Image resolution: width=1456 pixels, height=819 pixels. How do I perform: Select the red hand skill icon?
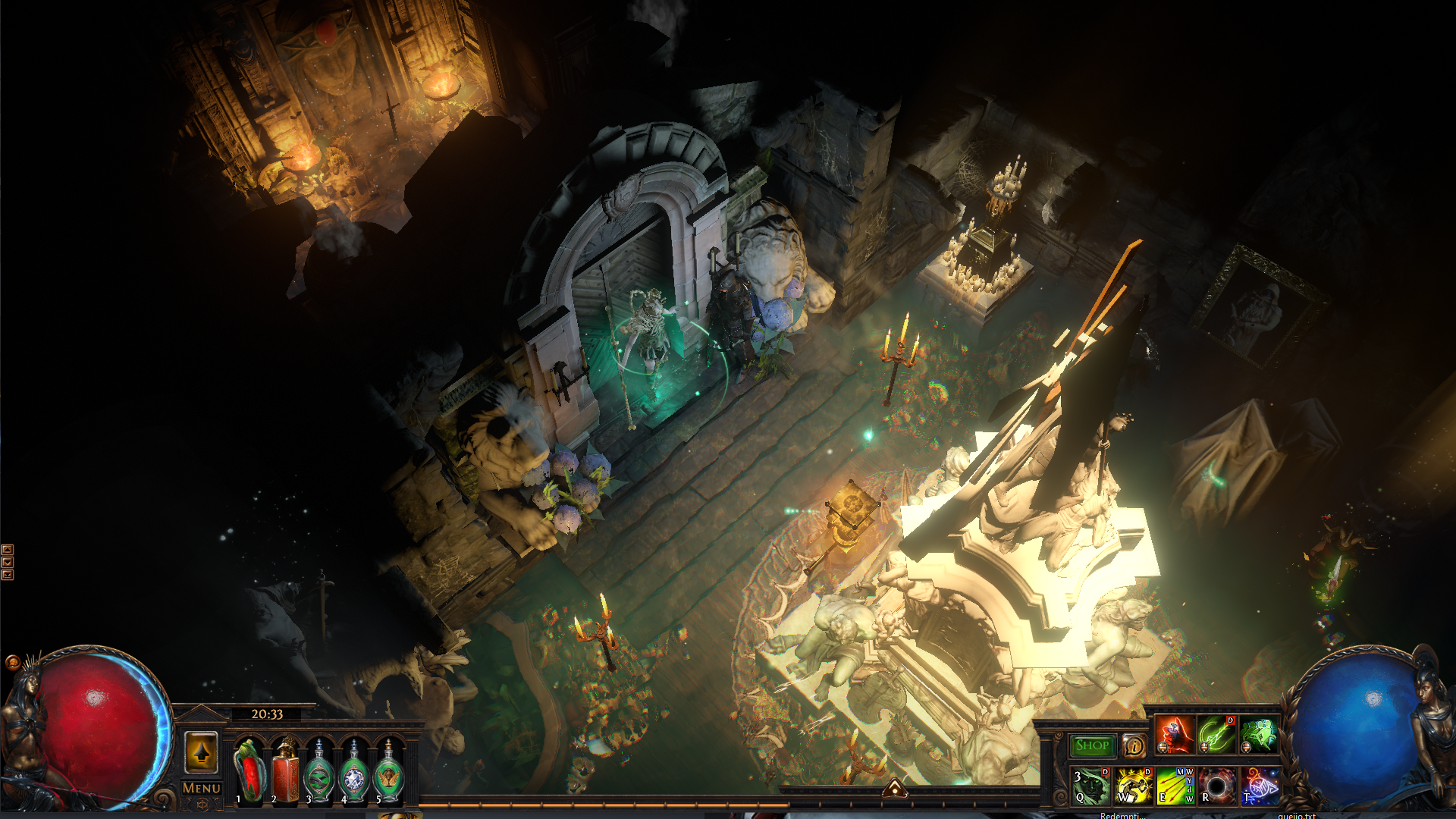pos(1175,734)
